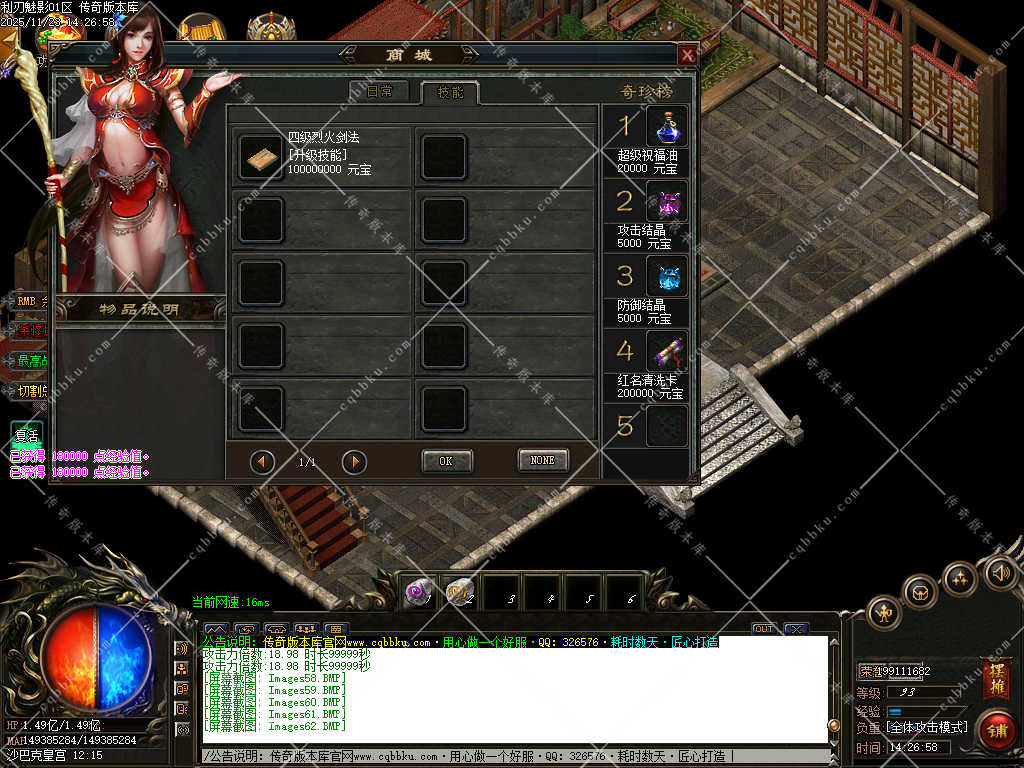This screenshot has height=768, width=1024.
Task: Select the 防御结晶 blue crystal item
Action: pyautogui.click(x=666, y=276)
